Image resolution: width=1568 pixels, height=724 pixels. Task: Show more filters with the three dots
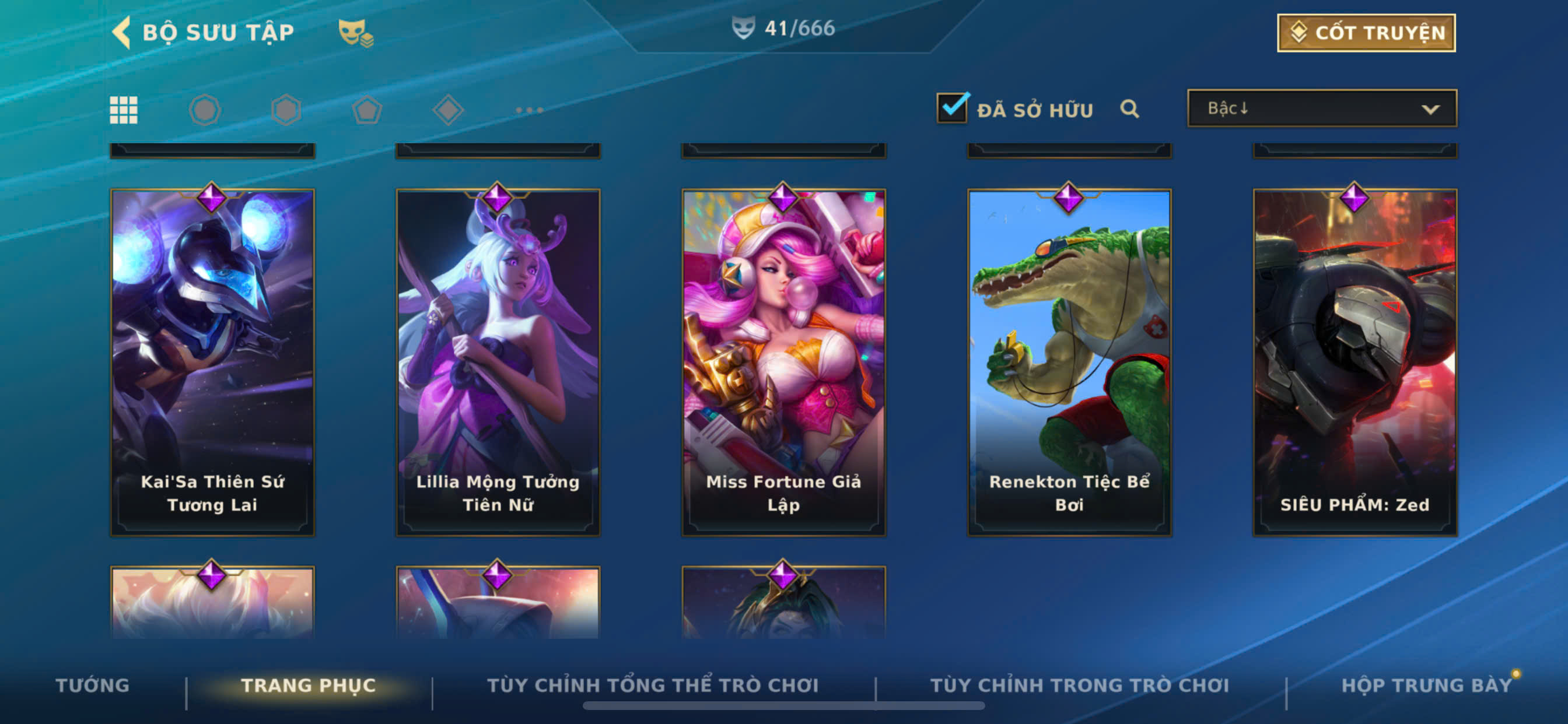pos(529,110)
